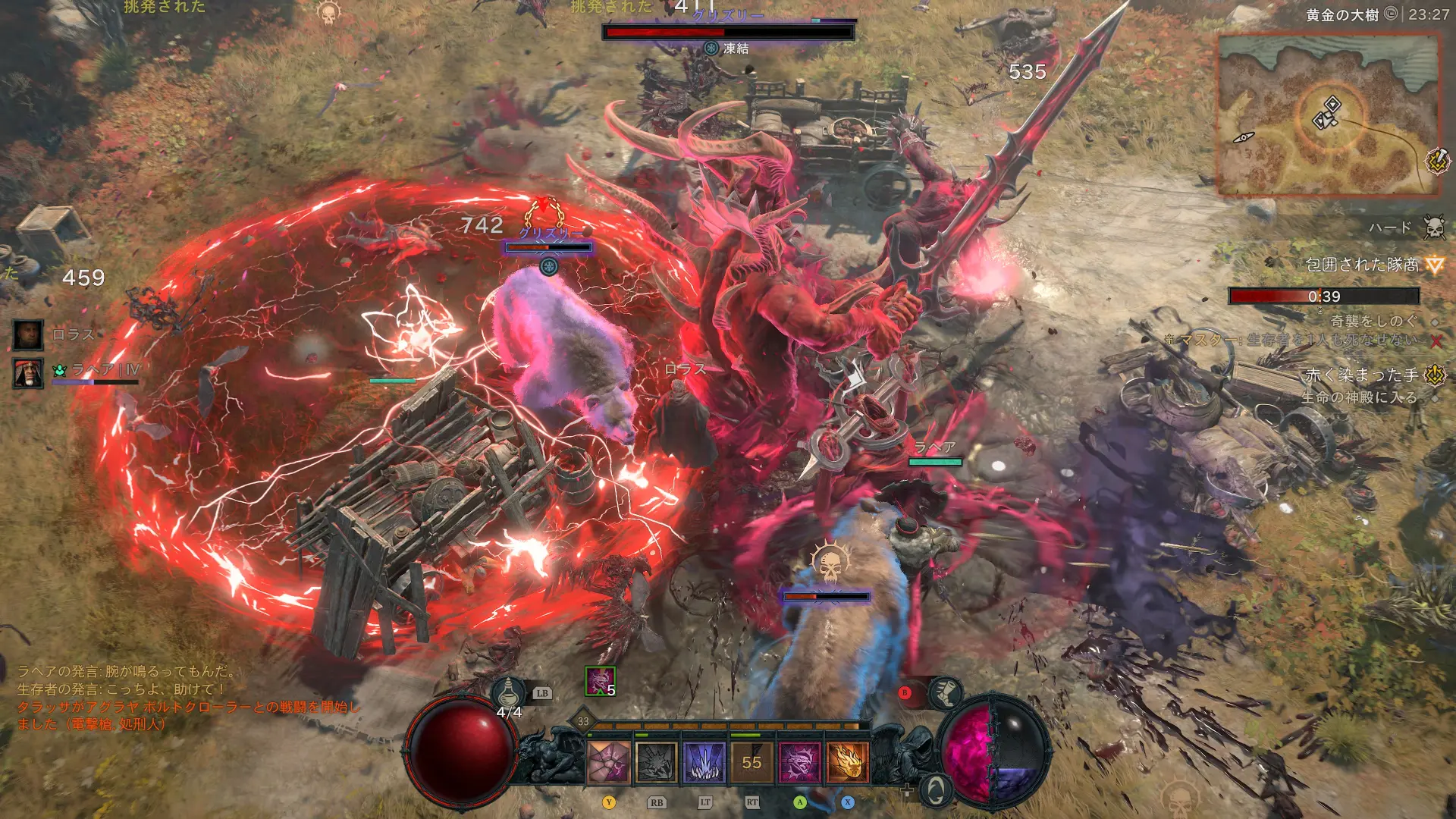Cast the flaming skull fire skill
This screenshot has width=1456, height=819.
847,761
